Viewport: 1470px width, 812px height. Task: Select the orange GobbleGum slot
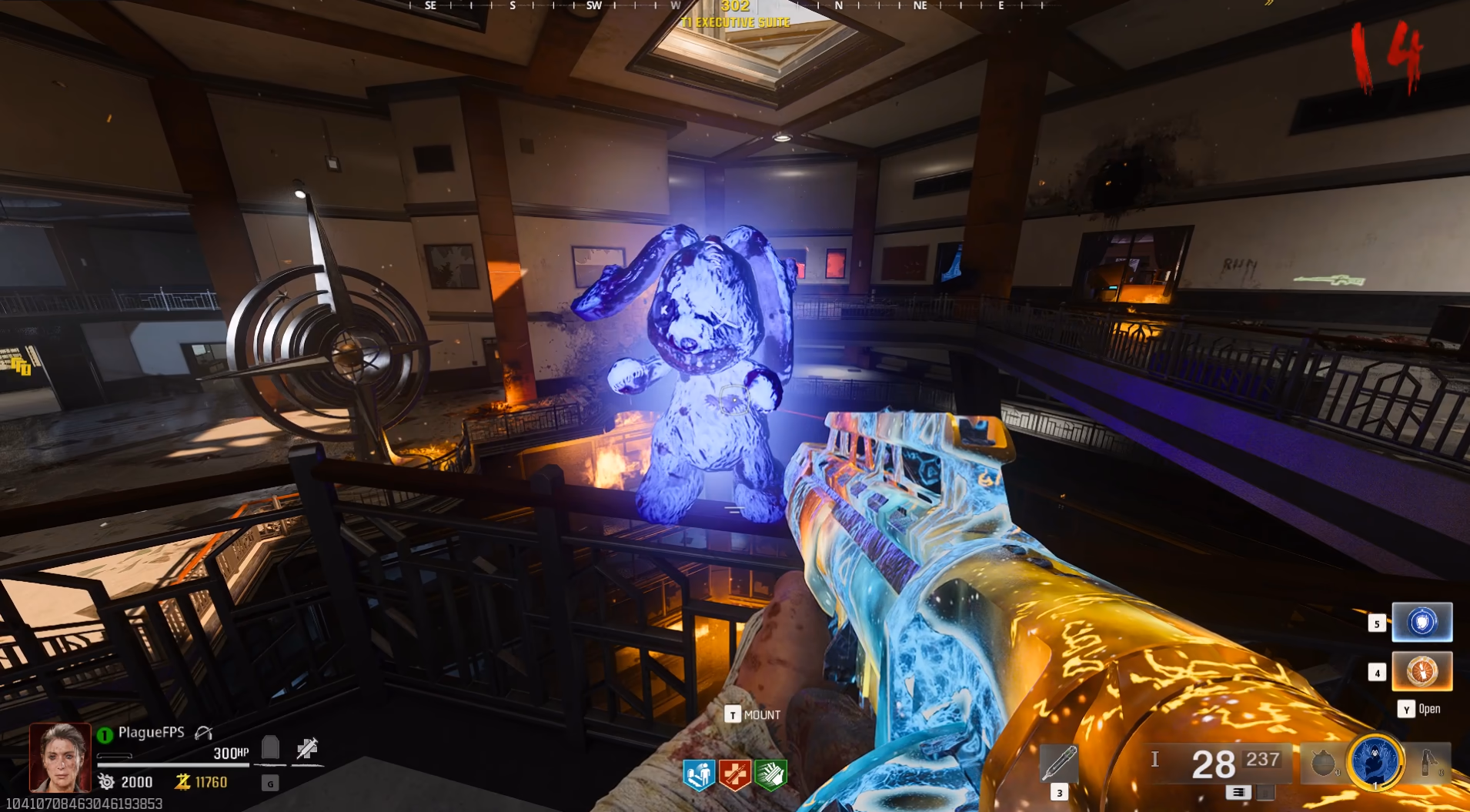1422,671
